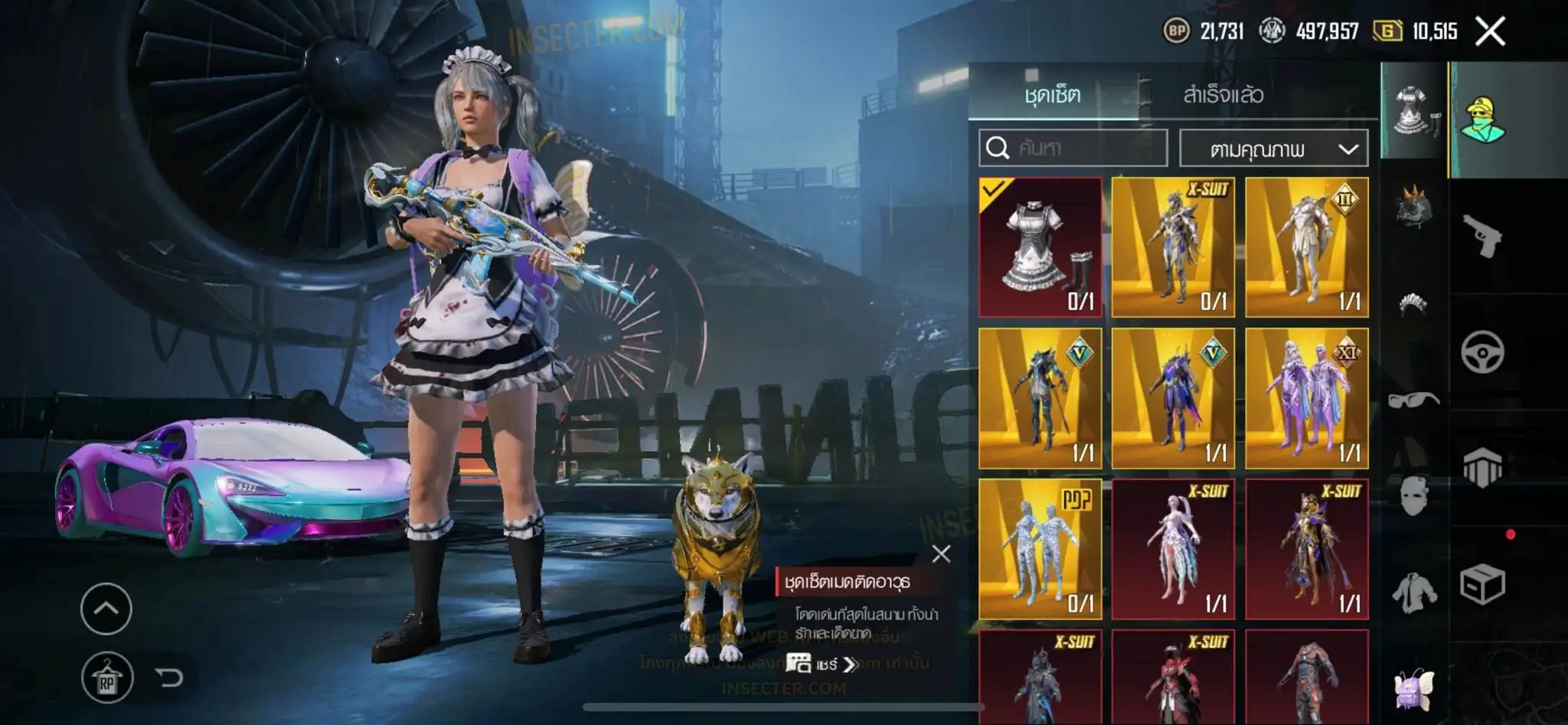Reset outfit with the undo arrow
The width and height of the screenshot is (1568, 725).
click(169, 678)
